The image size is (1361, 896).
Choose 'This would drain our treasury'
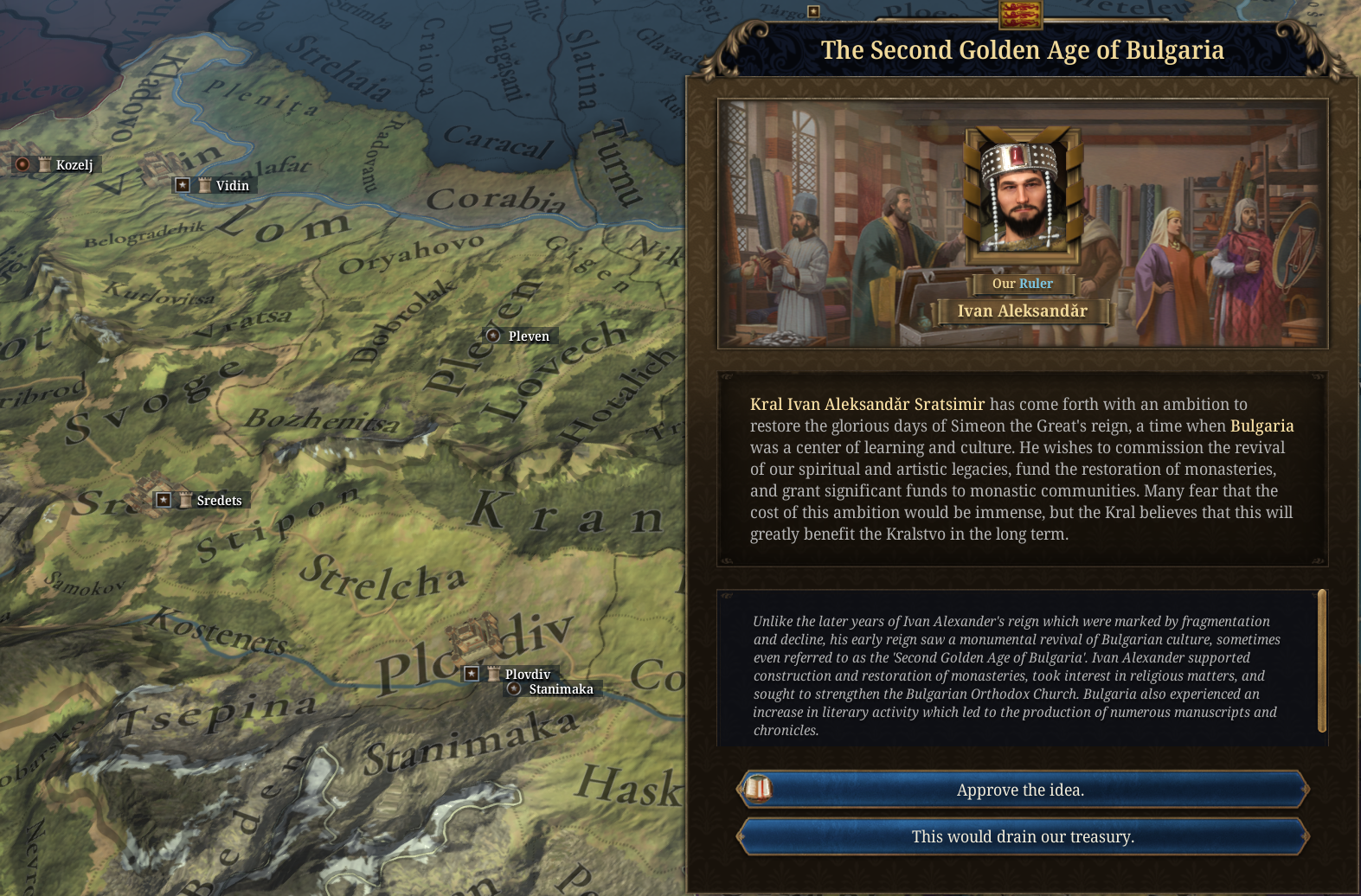click(x=1021, y=836)
